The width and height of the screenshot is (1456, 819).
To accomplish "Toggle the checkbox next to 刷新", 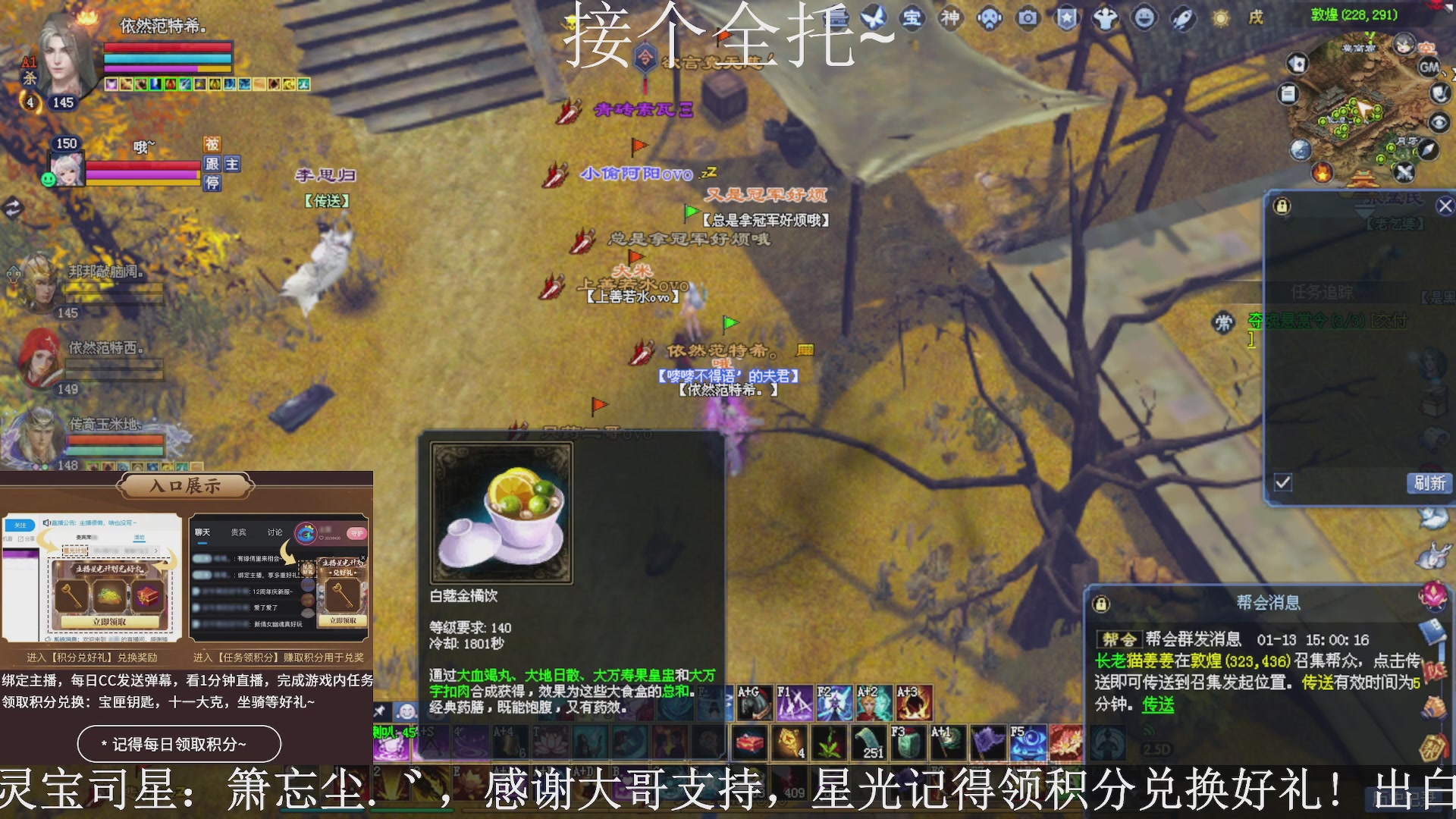I will click(x=1283, y=483).
